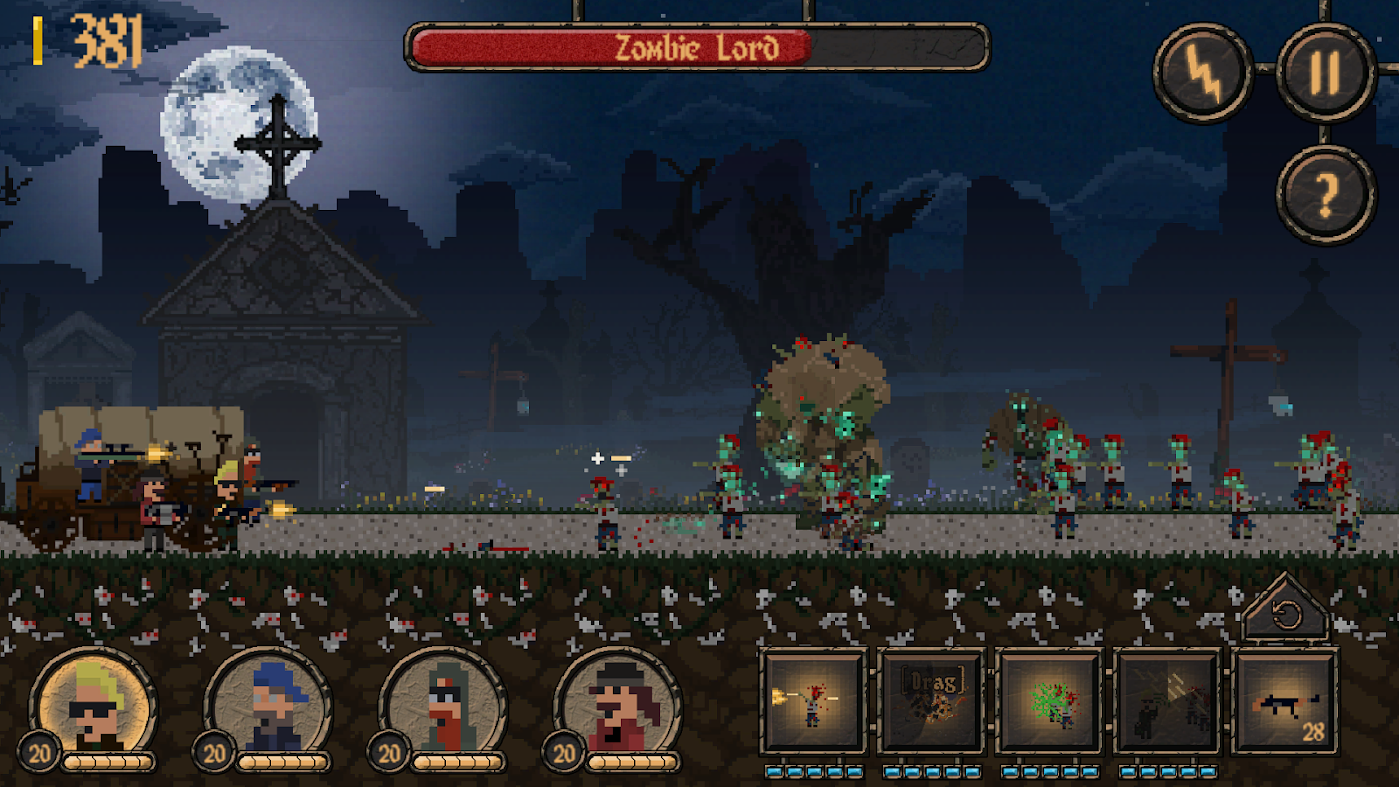Select the rifle weapon slot showing 28
The height and width of the screenshot is (787, 1399).
(1286, 701)
